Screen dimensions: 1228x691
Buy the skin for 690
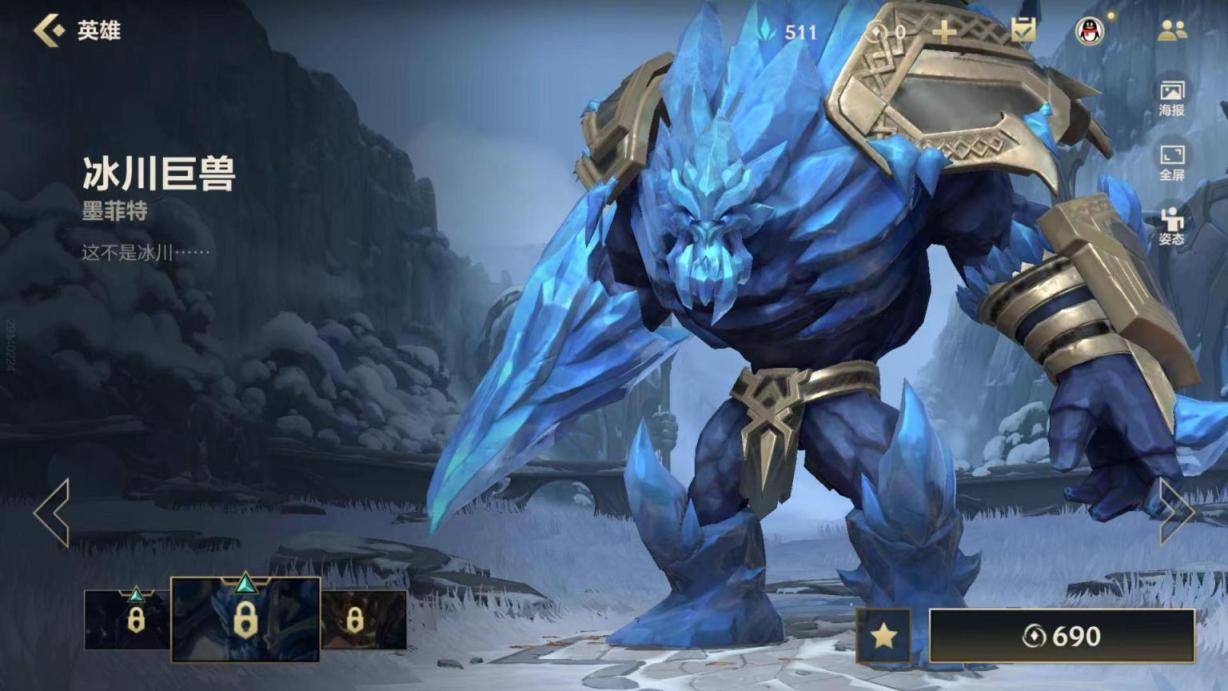click(1062, 636)
